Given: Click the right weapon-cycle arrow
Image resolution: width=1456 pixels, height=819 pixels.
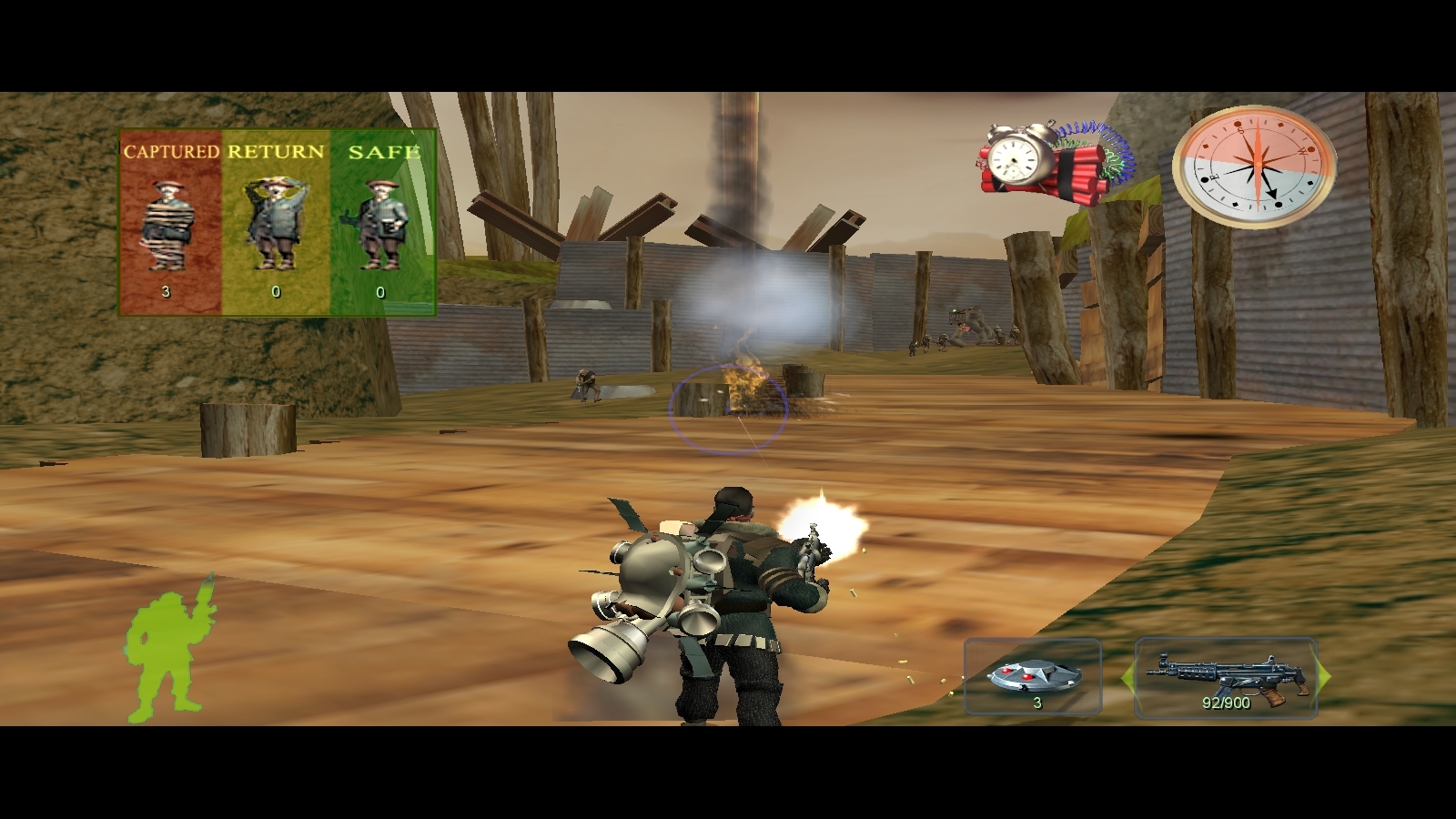Looking at the screenshot, I should (x=1324, y=678).
